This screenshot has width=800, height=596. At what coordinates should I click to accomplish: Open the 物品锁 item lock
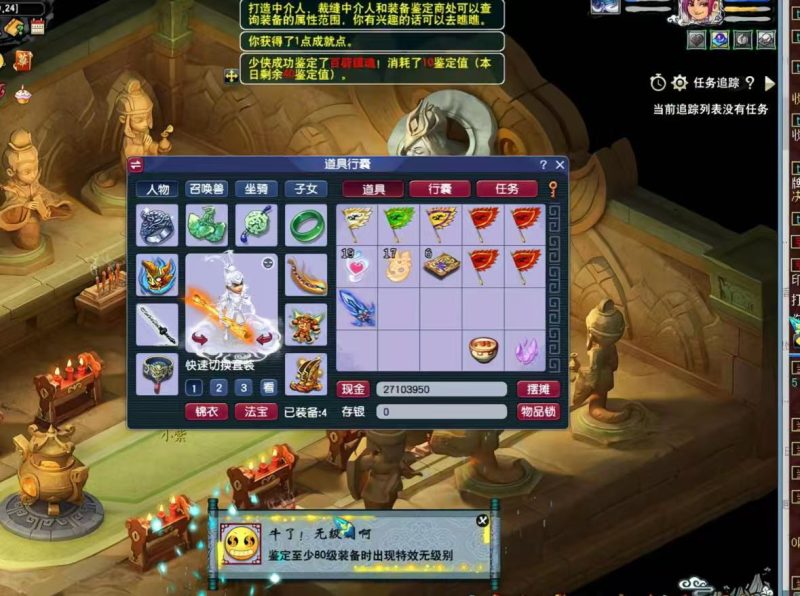[x=538, y=411]
